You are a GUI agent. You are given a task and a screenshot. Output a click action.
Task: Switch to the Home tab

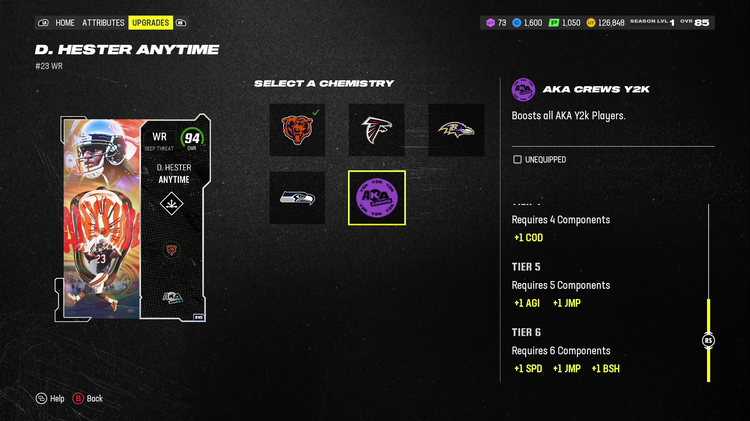pos(65,22)
